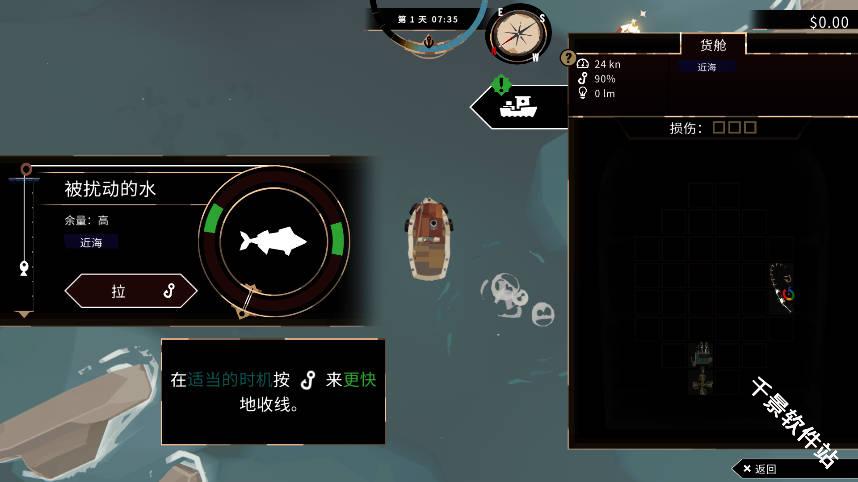
Task: Open the 货舱 cargo tab
Action: [713, 45]
